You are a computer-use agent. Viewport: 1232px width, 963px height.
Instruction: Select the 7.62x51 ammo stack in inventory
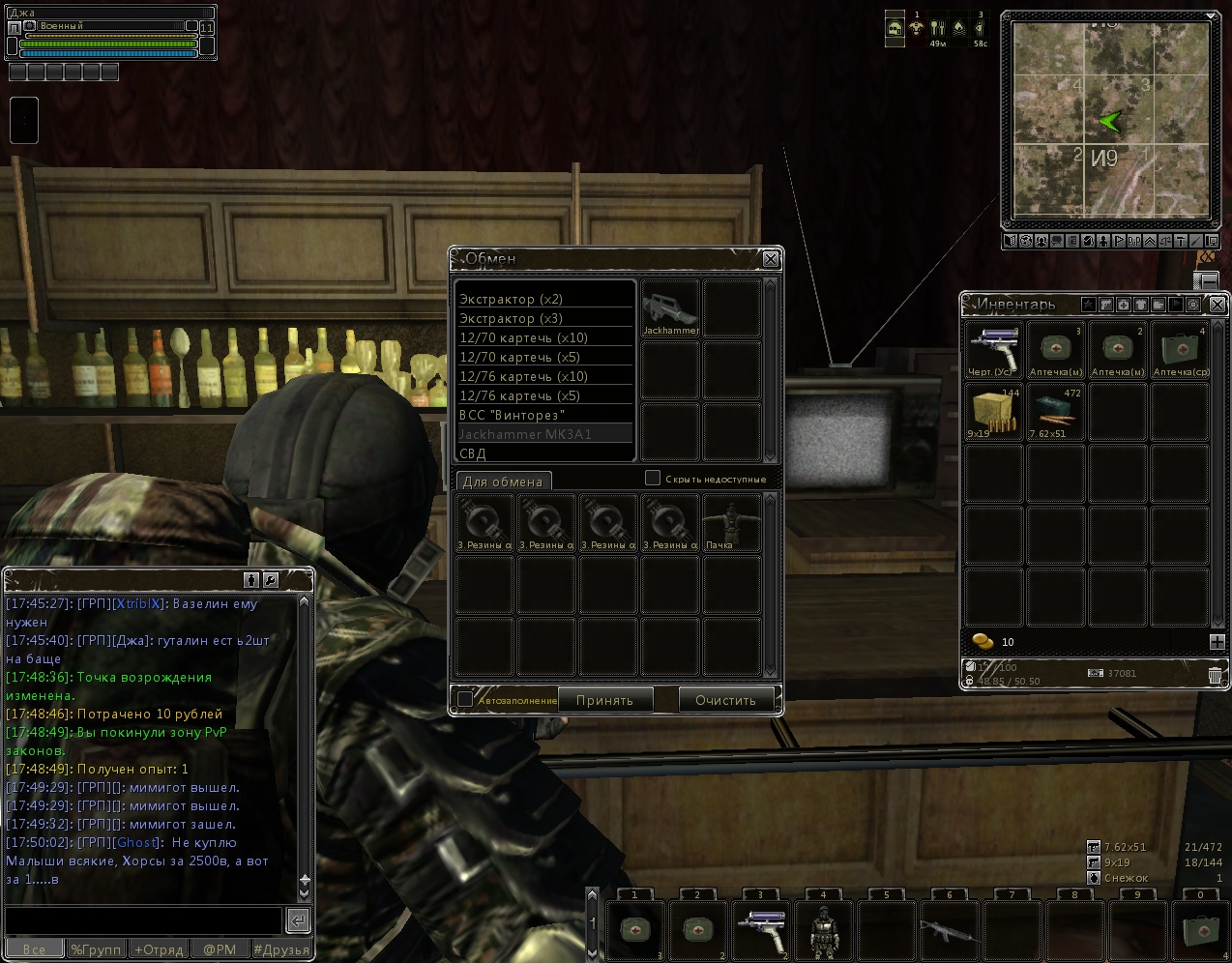(1055, 412)
